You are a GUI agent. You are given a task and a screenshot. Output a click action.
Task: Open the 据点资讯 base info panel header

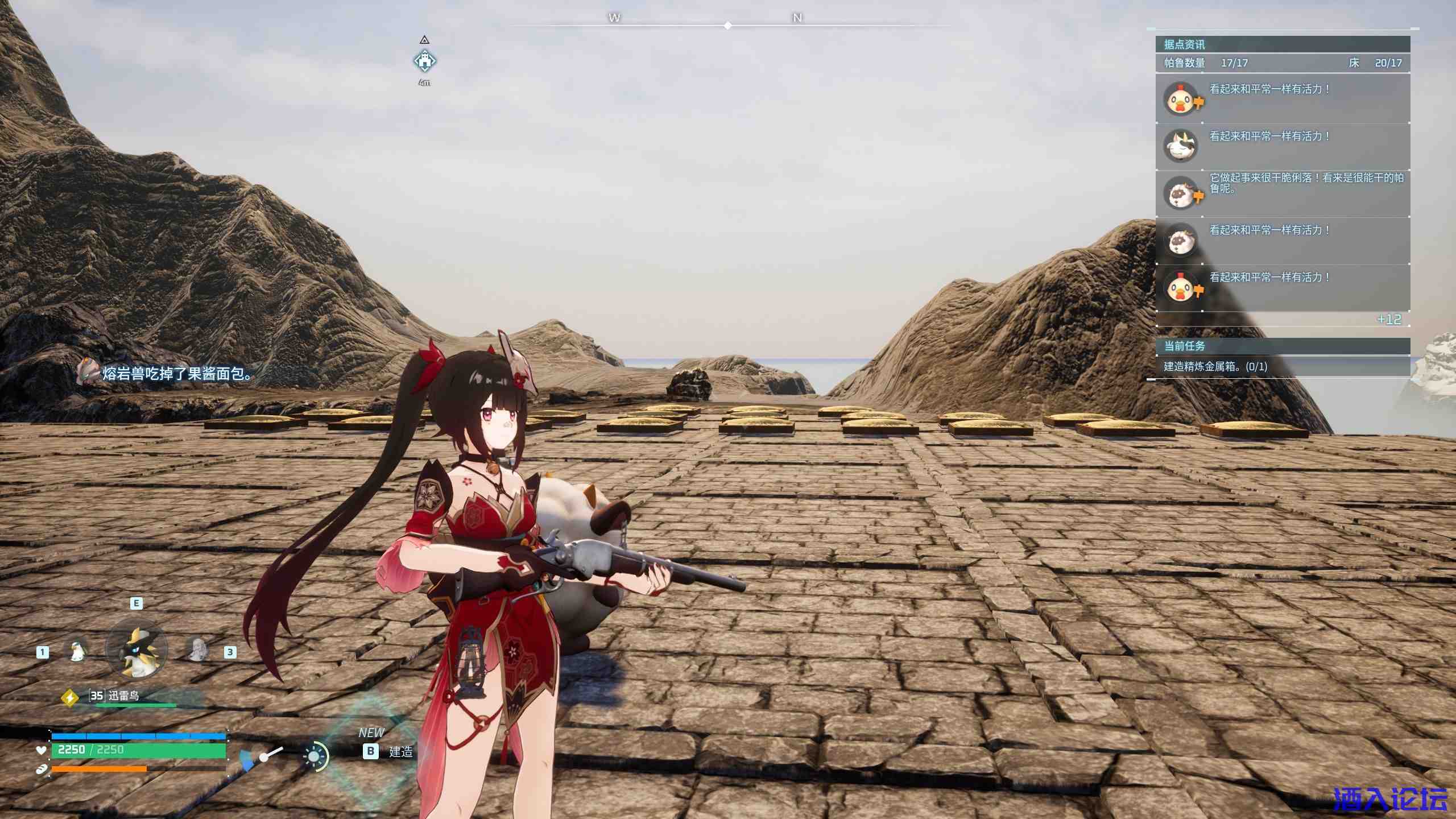point(1282,44)
